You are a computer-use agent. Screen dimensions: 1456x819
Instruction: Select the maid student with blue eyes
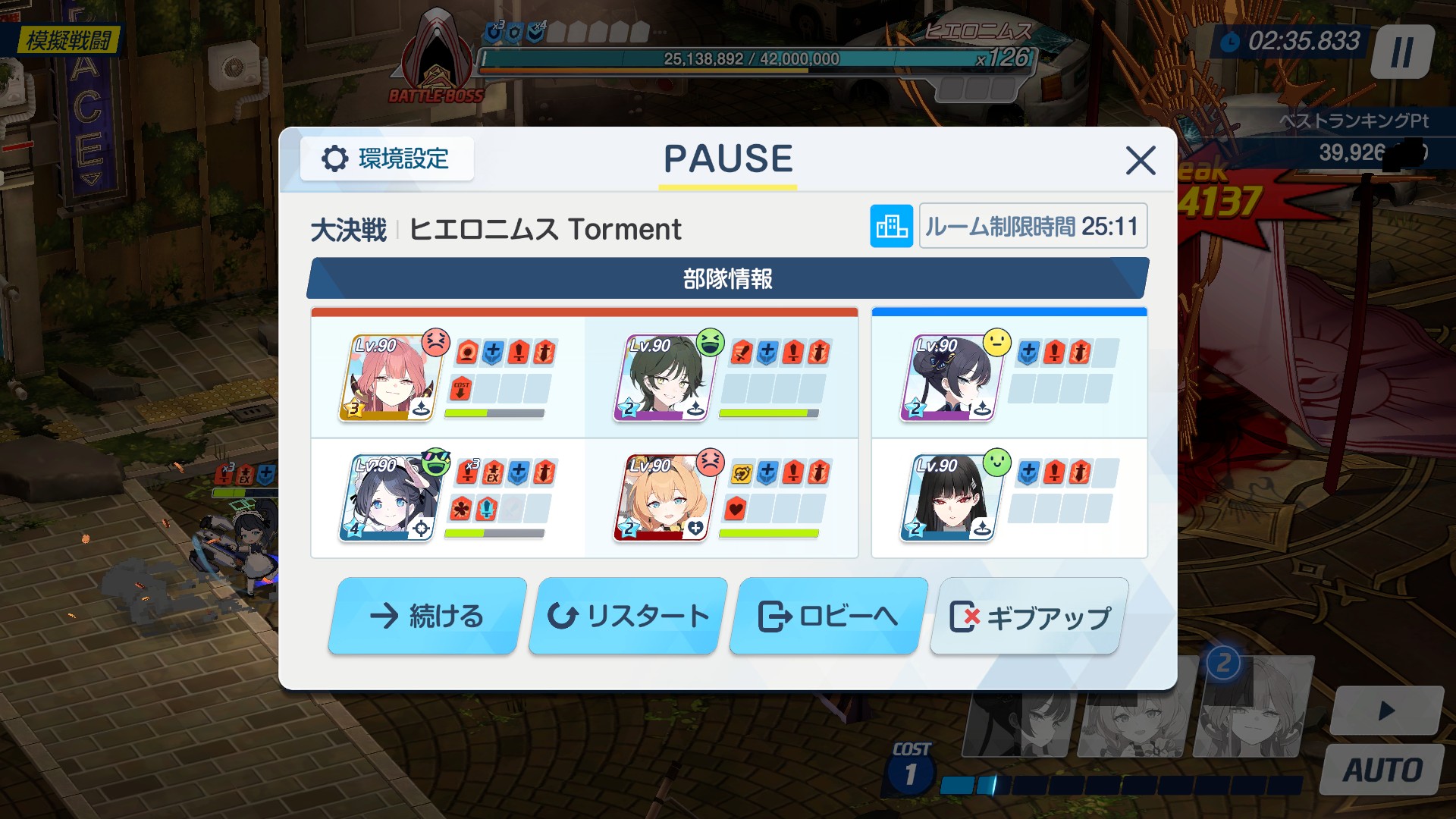click(x=388, y=498)
